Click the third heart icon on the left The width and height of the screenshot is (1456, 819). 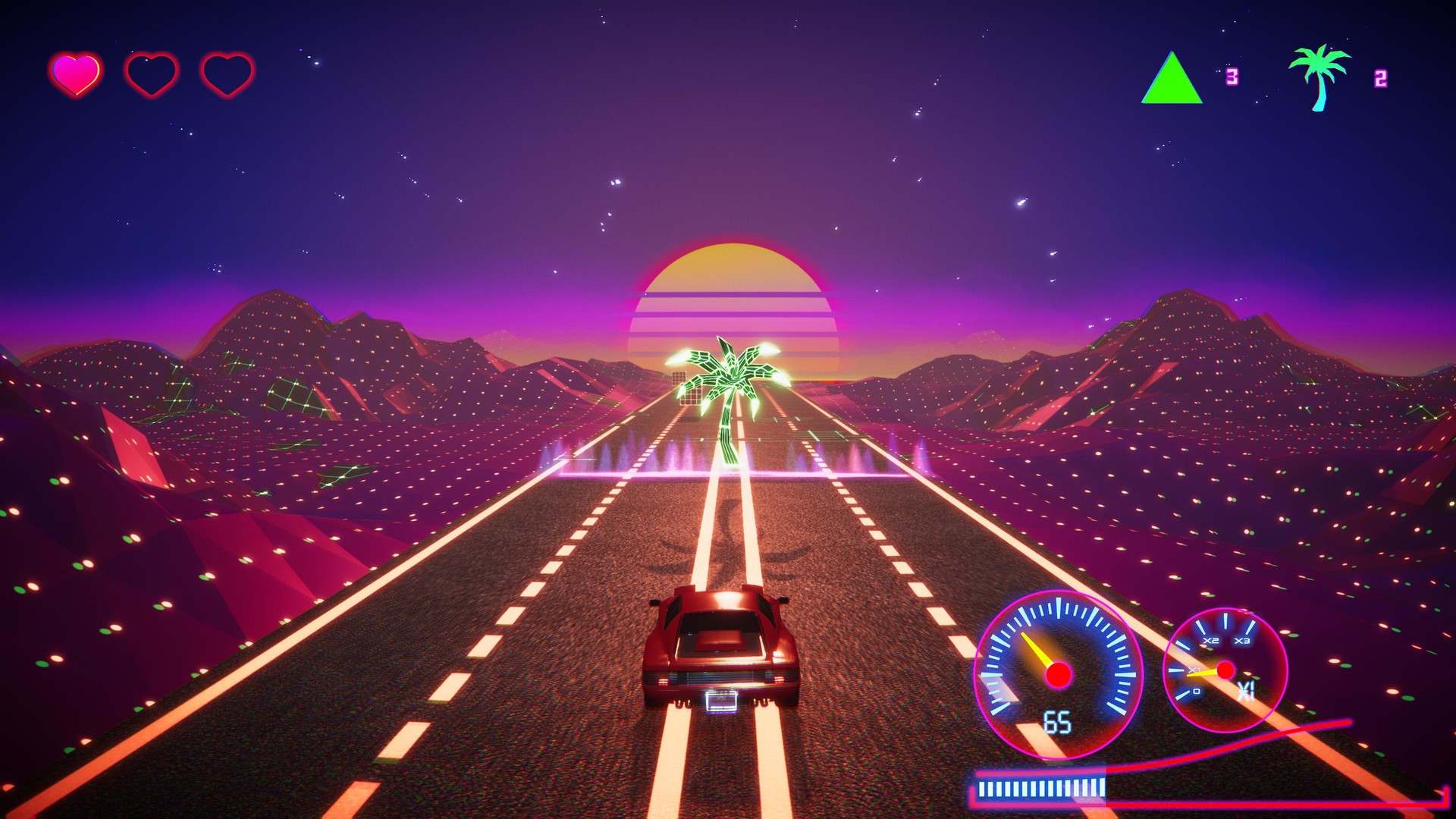click(226, 72)
